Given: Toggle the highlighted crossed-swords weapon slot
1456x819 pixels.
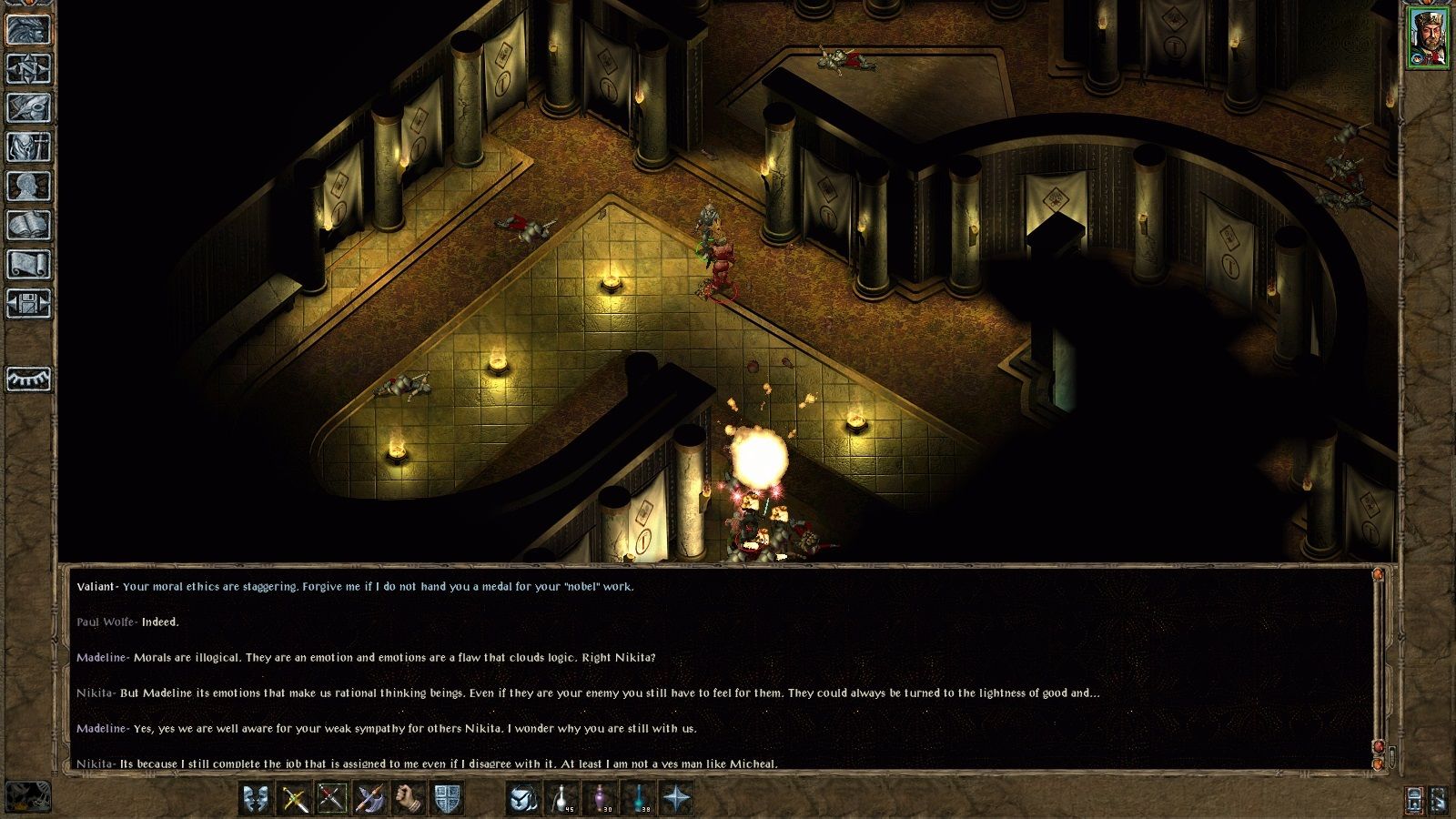Looking at the screenshot, I should coord(332,796).
